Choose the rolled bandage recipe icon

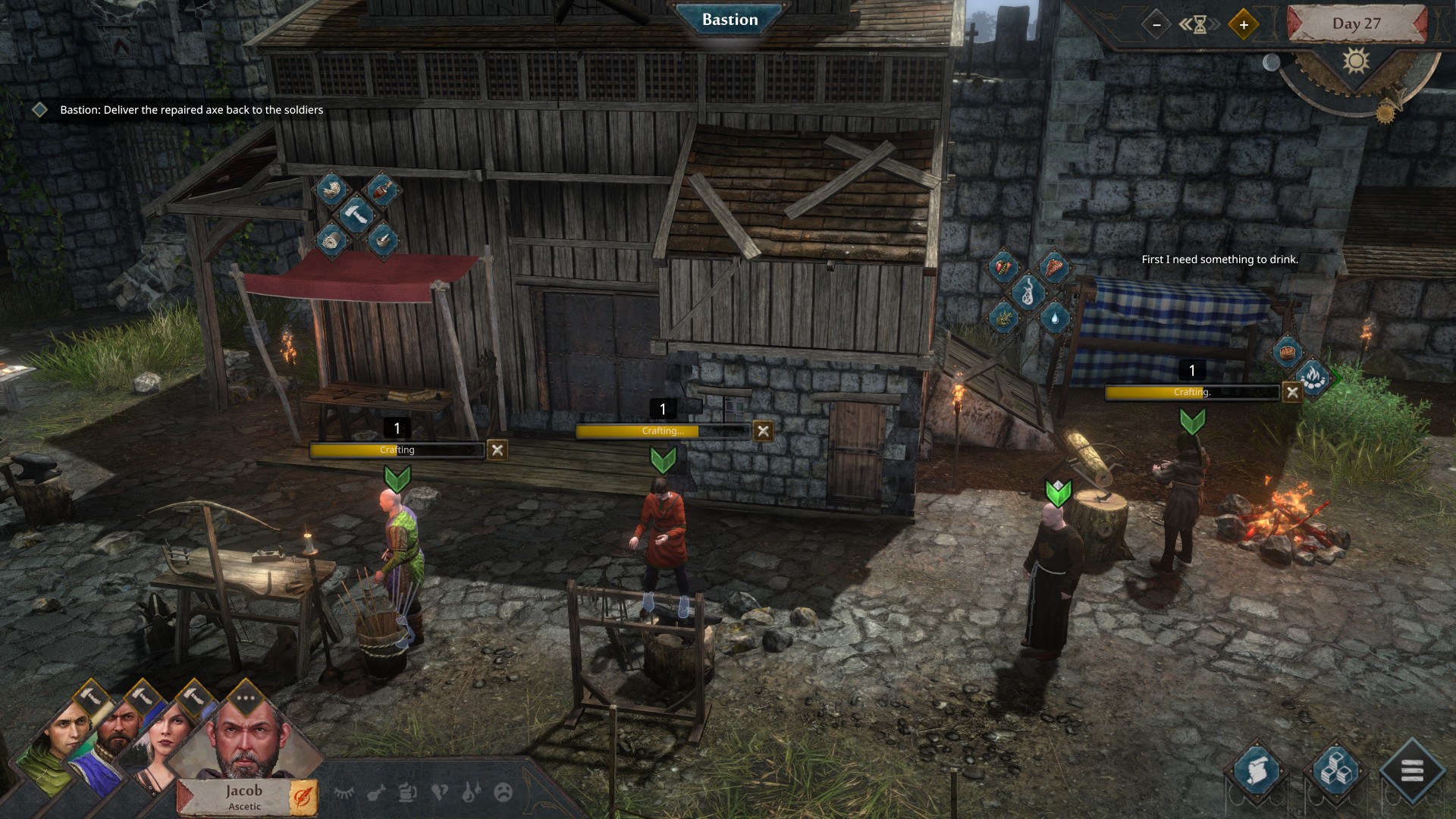coord(331,241)
